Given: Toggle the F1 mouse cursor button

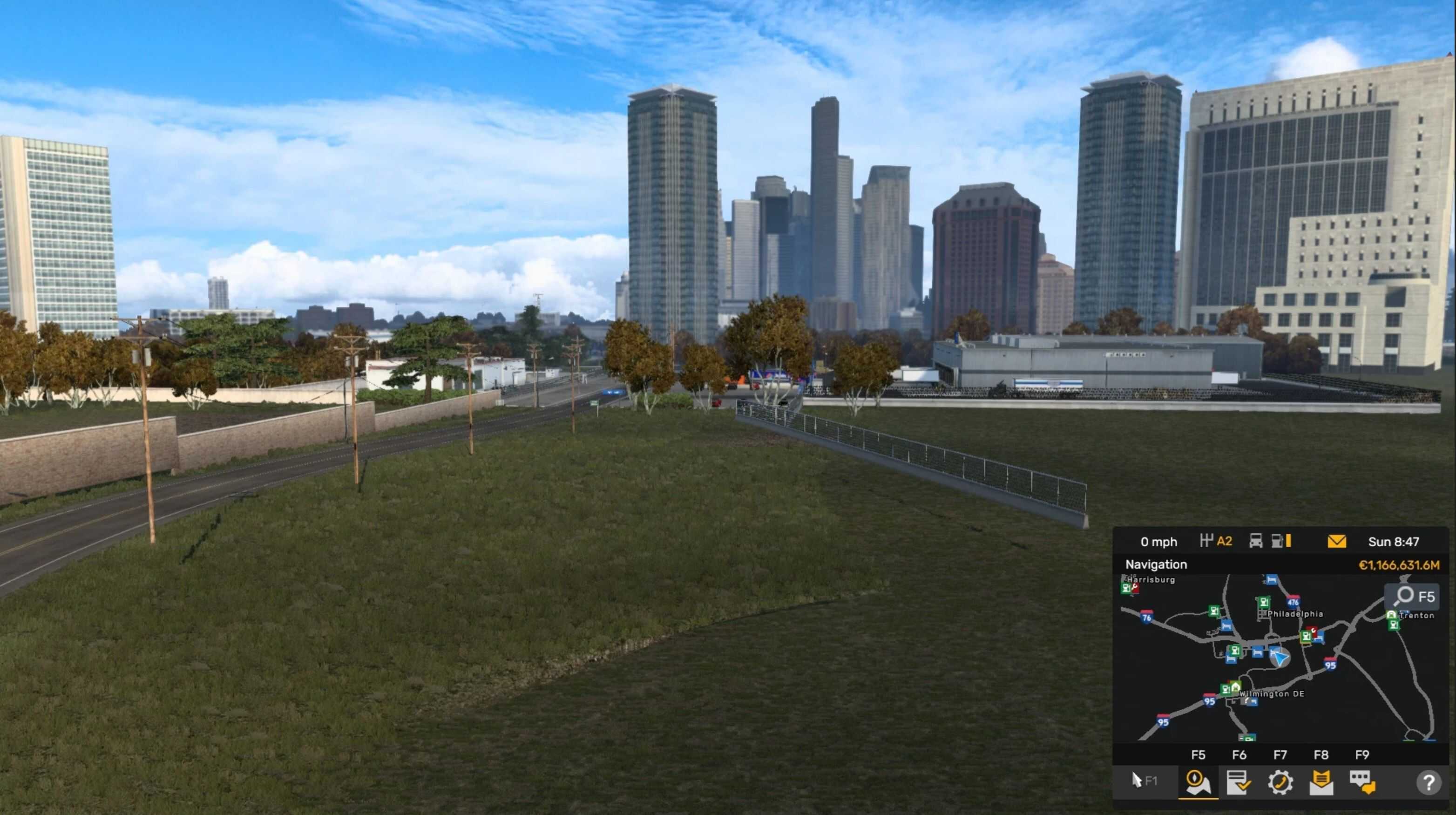Looking at the screenshot, I should coord(1144,781).
